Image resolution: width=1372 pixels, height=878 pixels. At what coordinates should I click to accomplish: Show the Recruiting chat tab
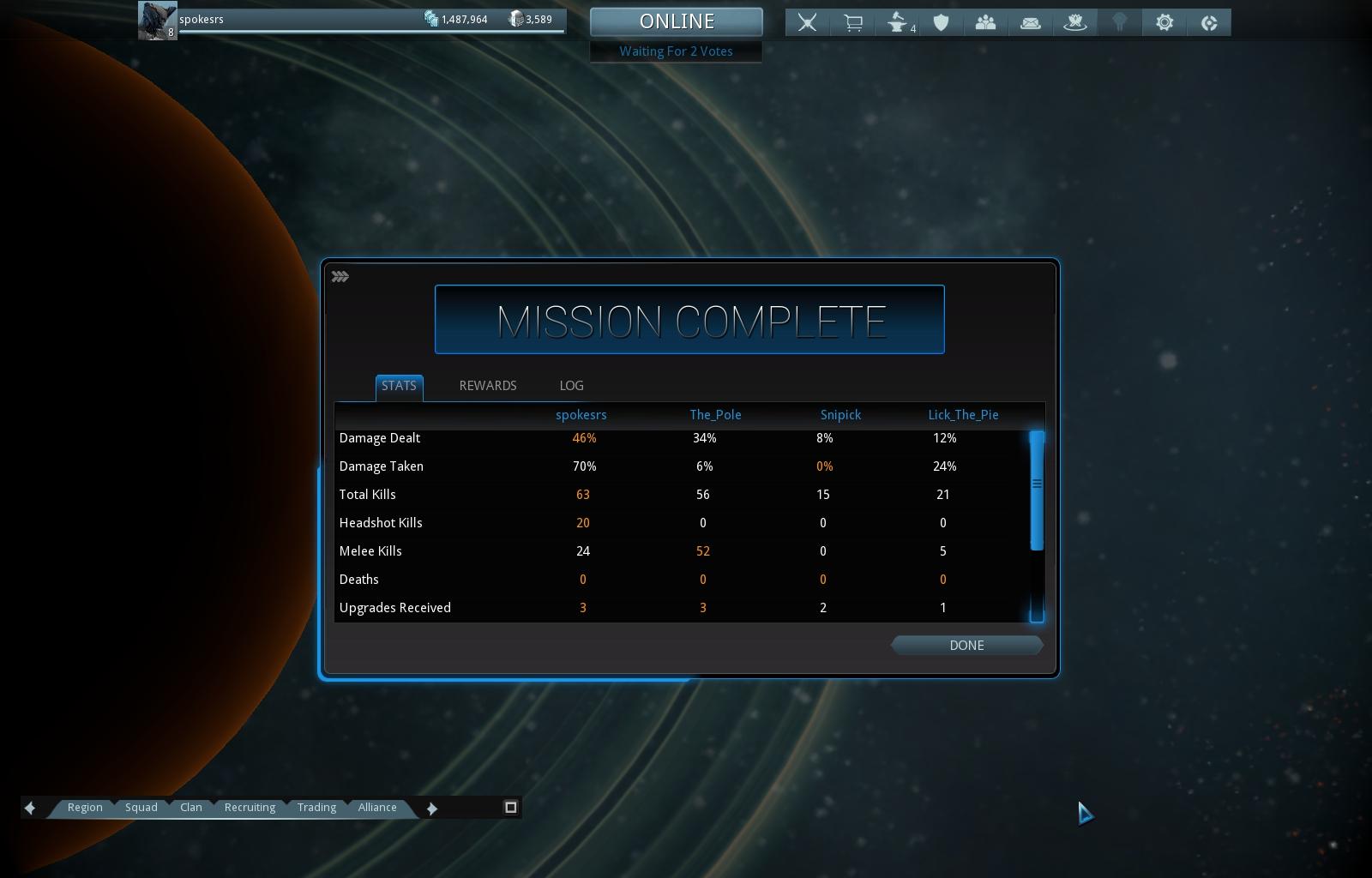[x=250, y=808]
